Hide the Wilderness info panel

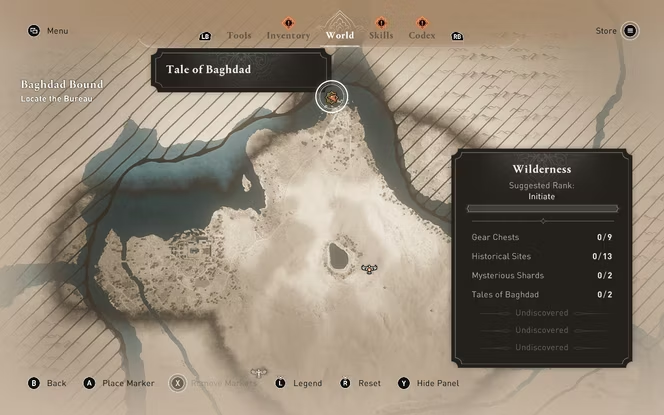pos(432,383)
